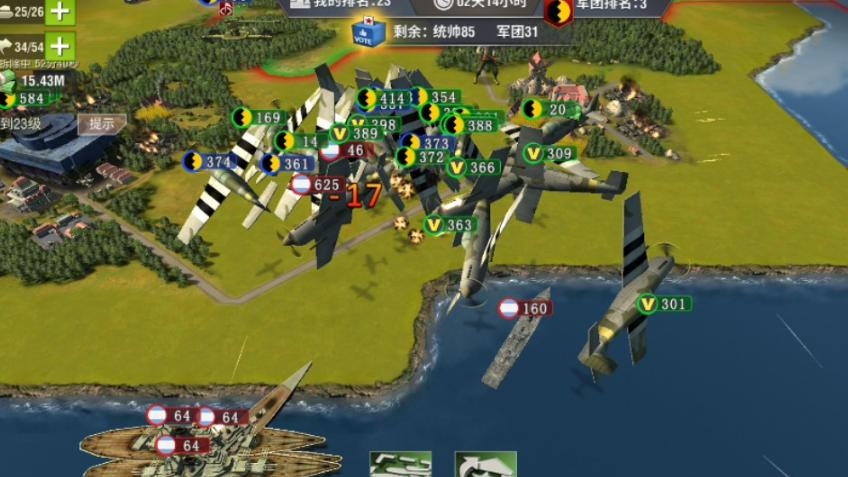Add aircraft using the second plus button

click(60, 46)
